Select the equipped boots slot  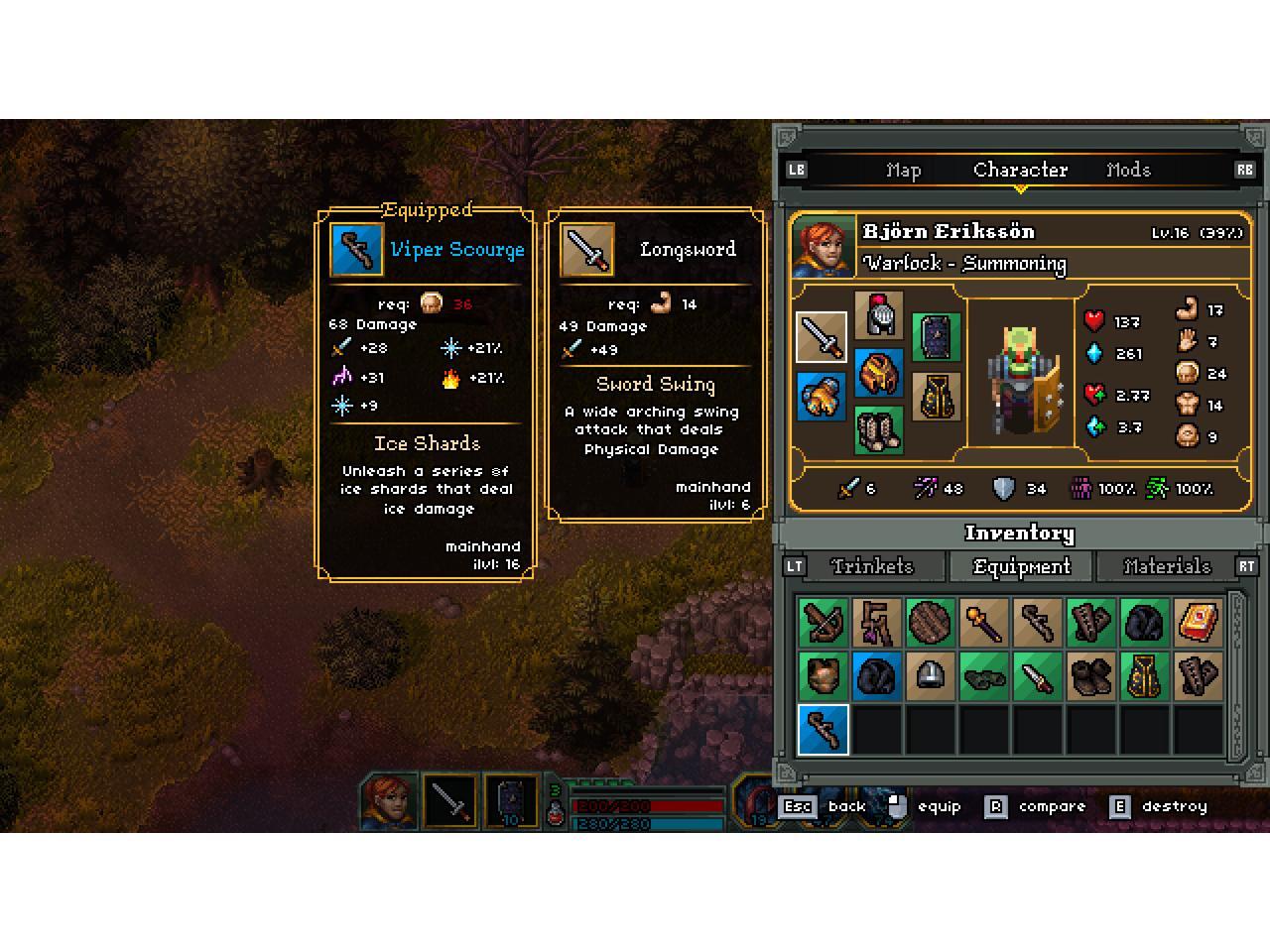879,430
